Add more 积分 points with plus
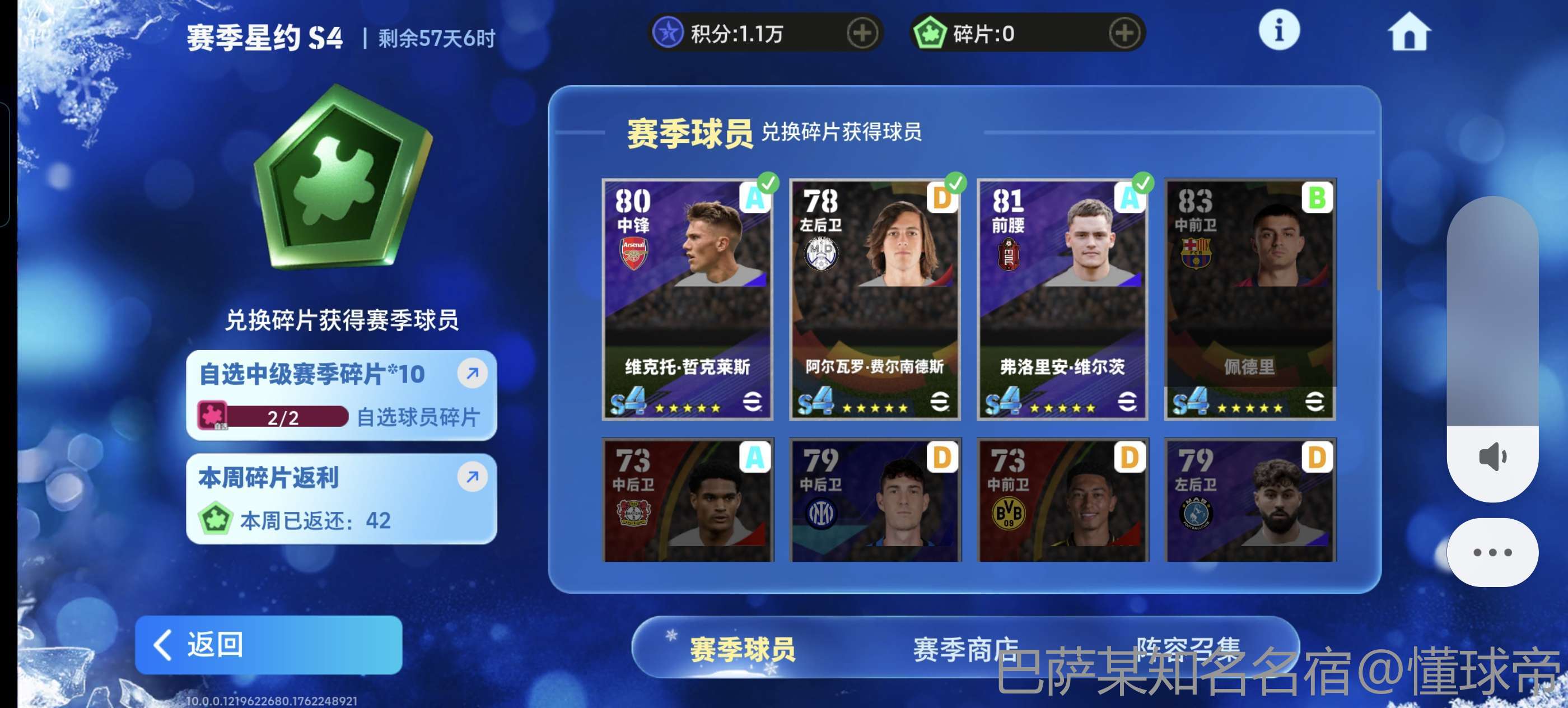Image resolution: width=1568 pixels, height=708 pixels. click(862, 34)
